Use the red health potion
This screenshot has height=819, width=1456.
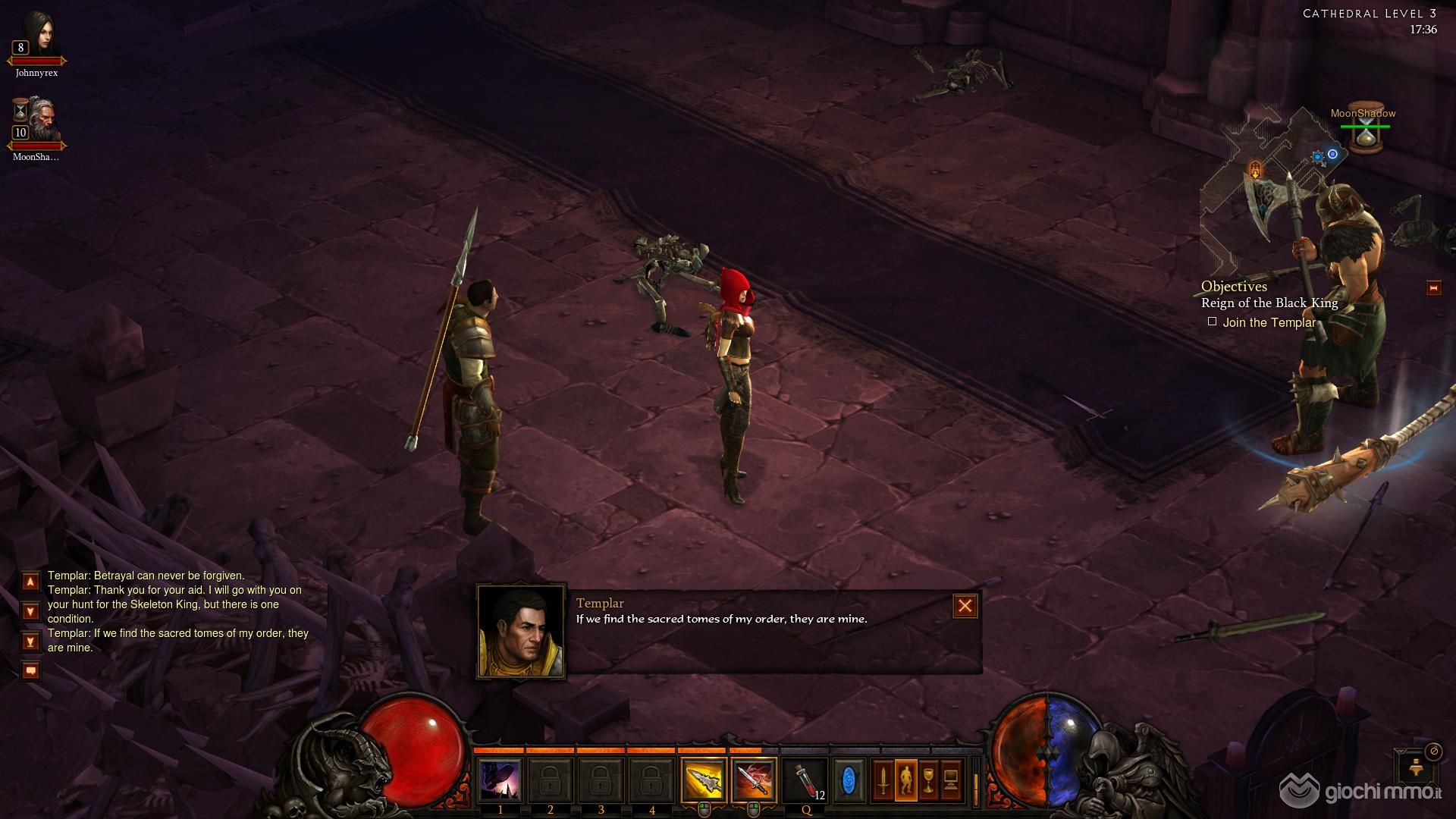pos(805,780)
